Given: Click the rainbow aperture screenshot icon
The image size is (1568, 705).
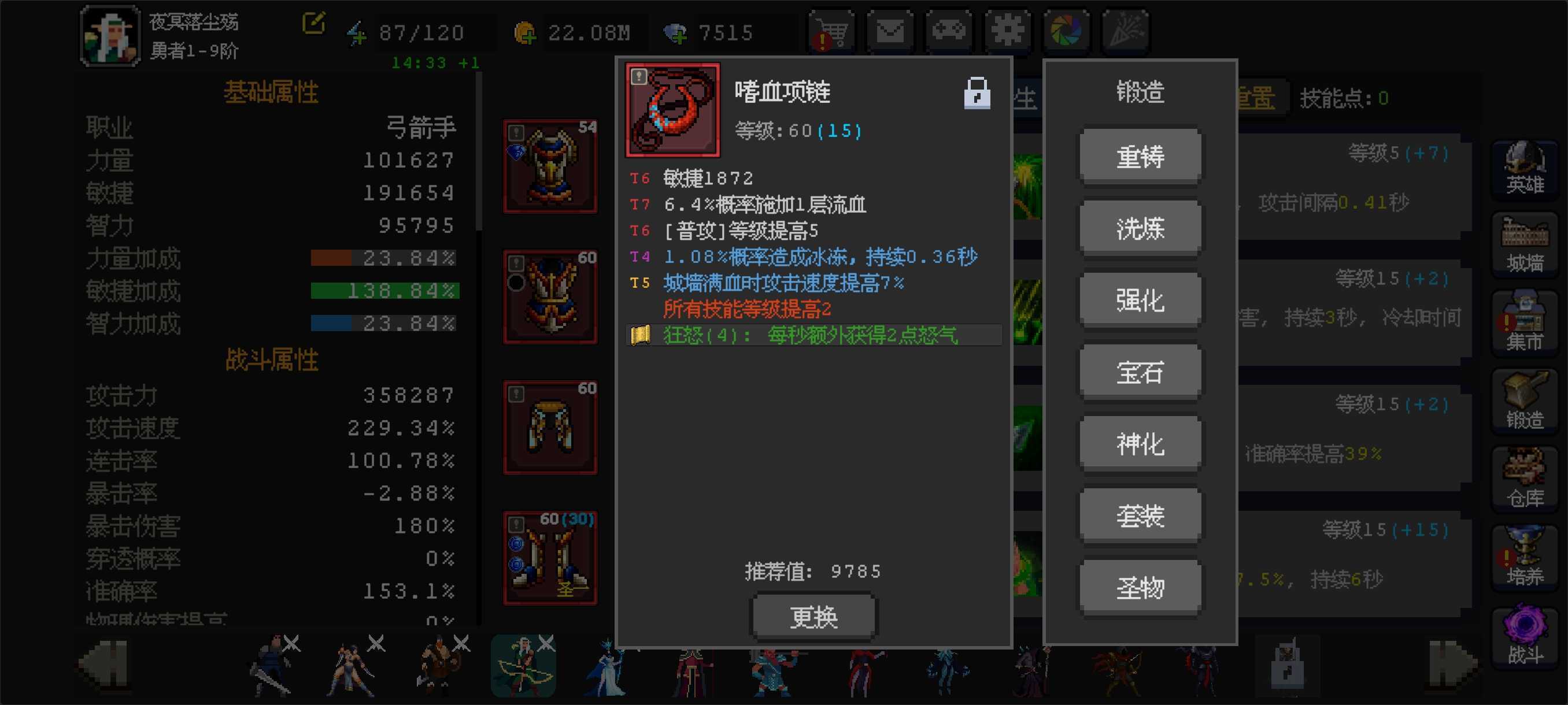Looking at the screenshot, I should click(x=1066, y=31).
